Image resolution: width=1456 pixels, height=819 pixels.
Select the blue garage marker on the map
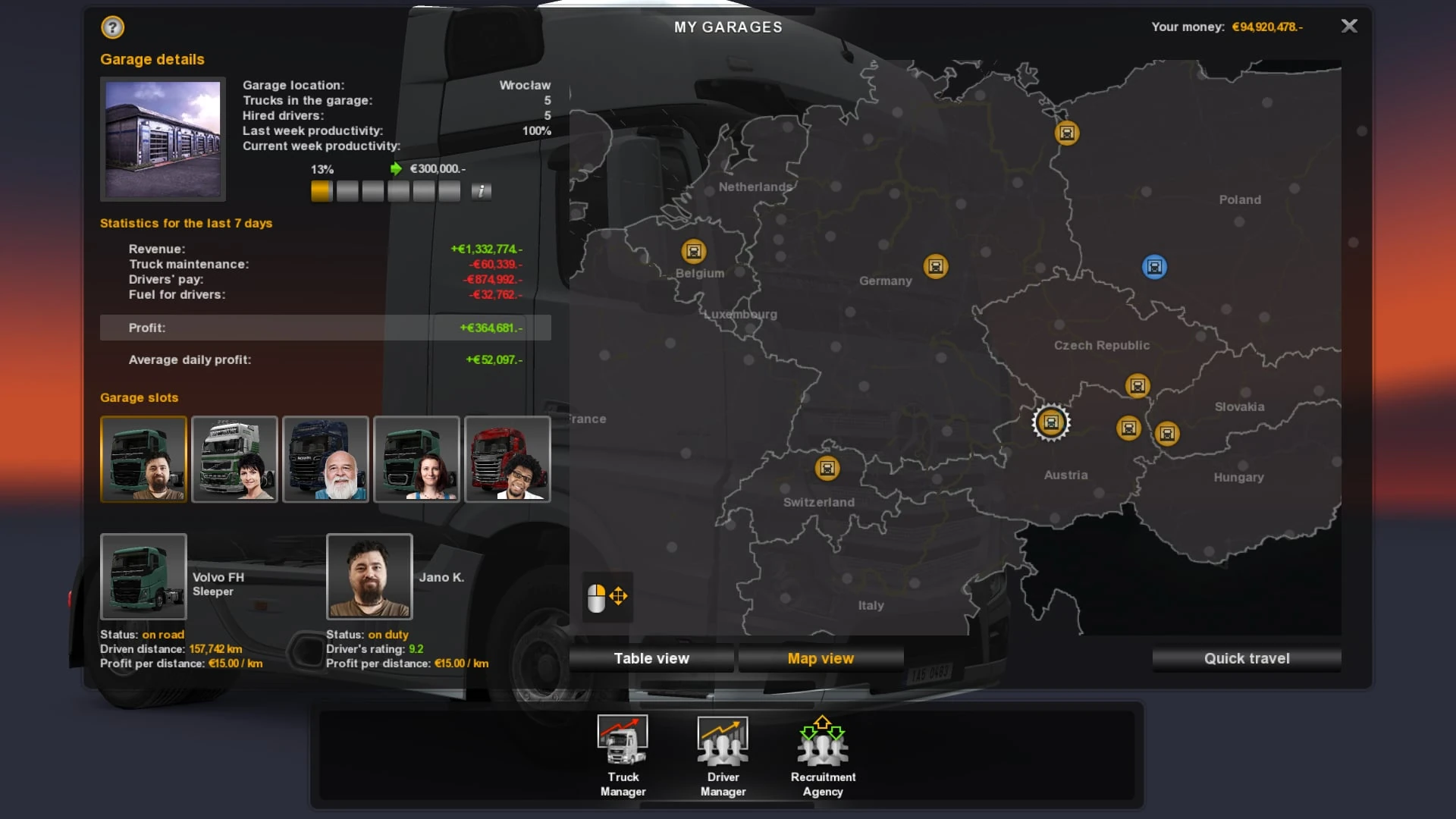pyautogui.click(x=1154, y=267)
